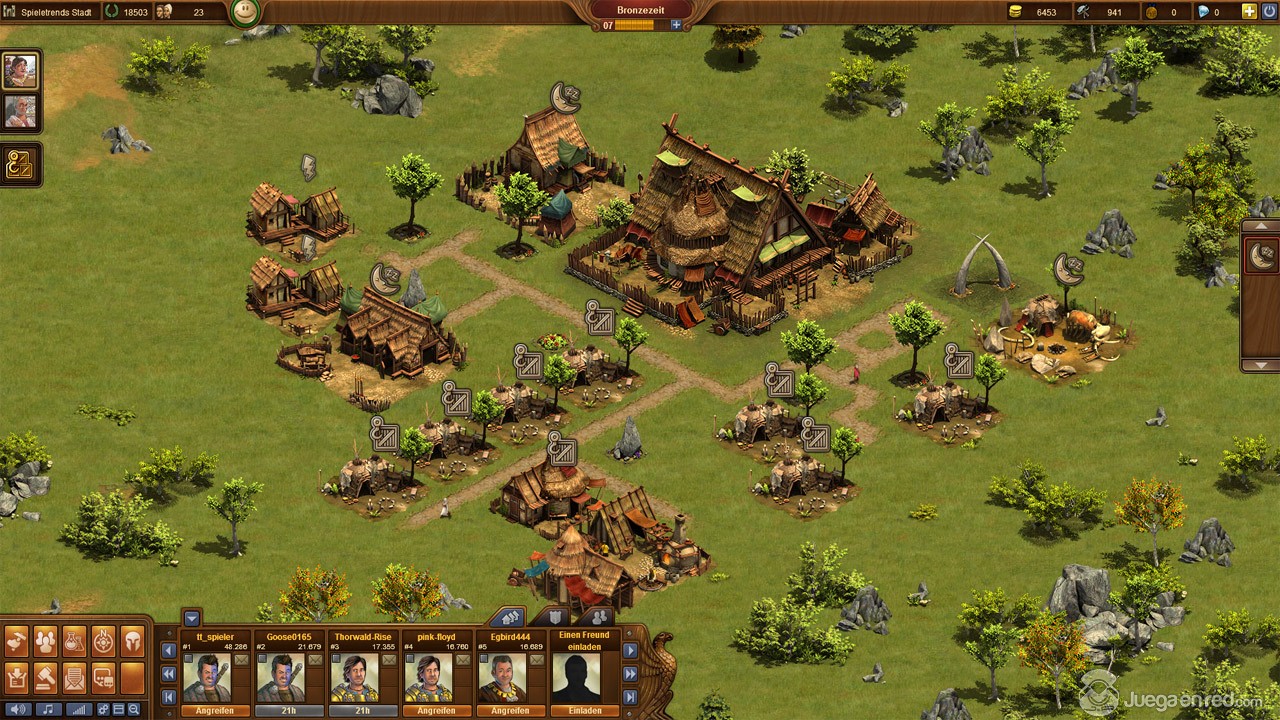This screenshot has width=1280, height=720.
Task: Click Einladen to invite a friend
Action: point(585,711)
